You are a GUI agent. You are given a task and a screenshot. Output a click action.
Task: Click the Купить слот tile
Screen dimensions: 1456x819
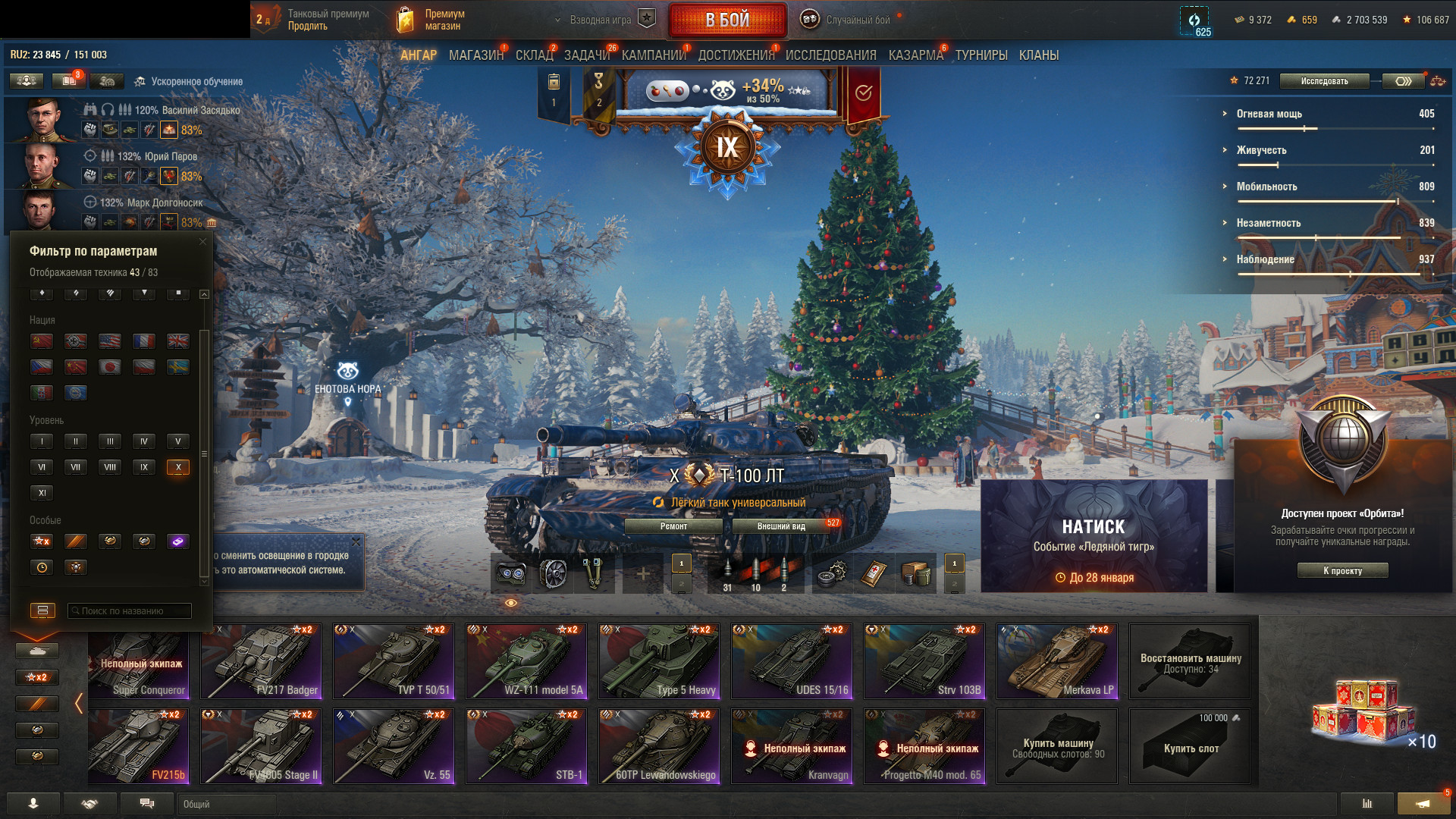coord(1191,746)
